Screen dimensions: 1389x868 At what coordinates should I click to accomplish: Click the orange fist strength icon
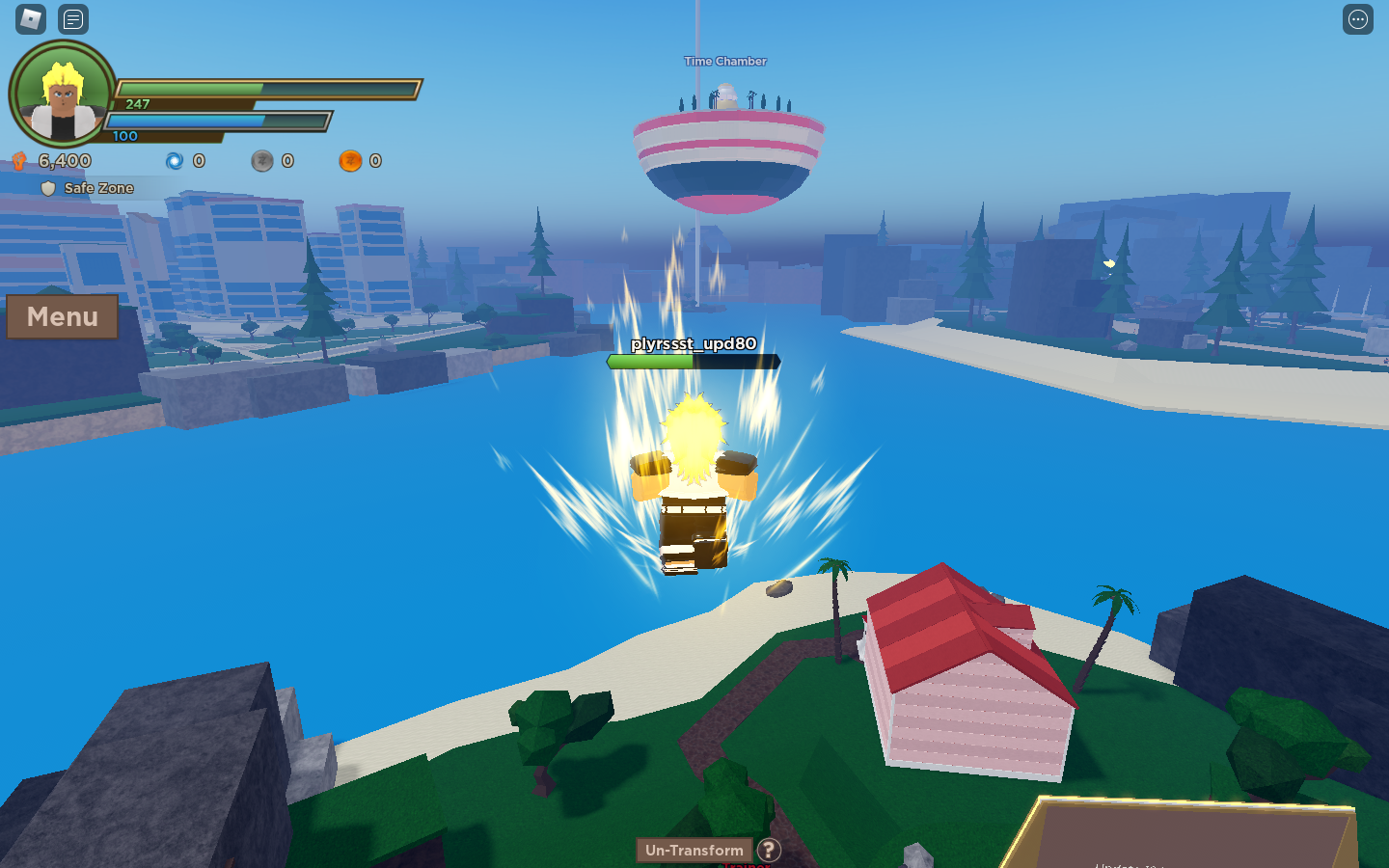pos(20,160)
